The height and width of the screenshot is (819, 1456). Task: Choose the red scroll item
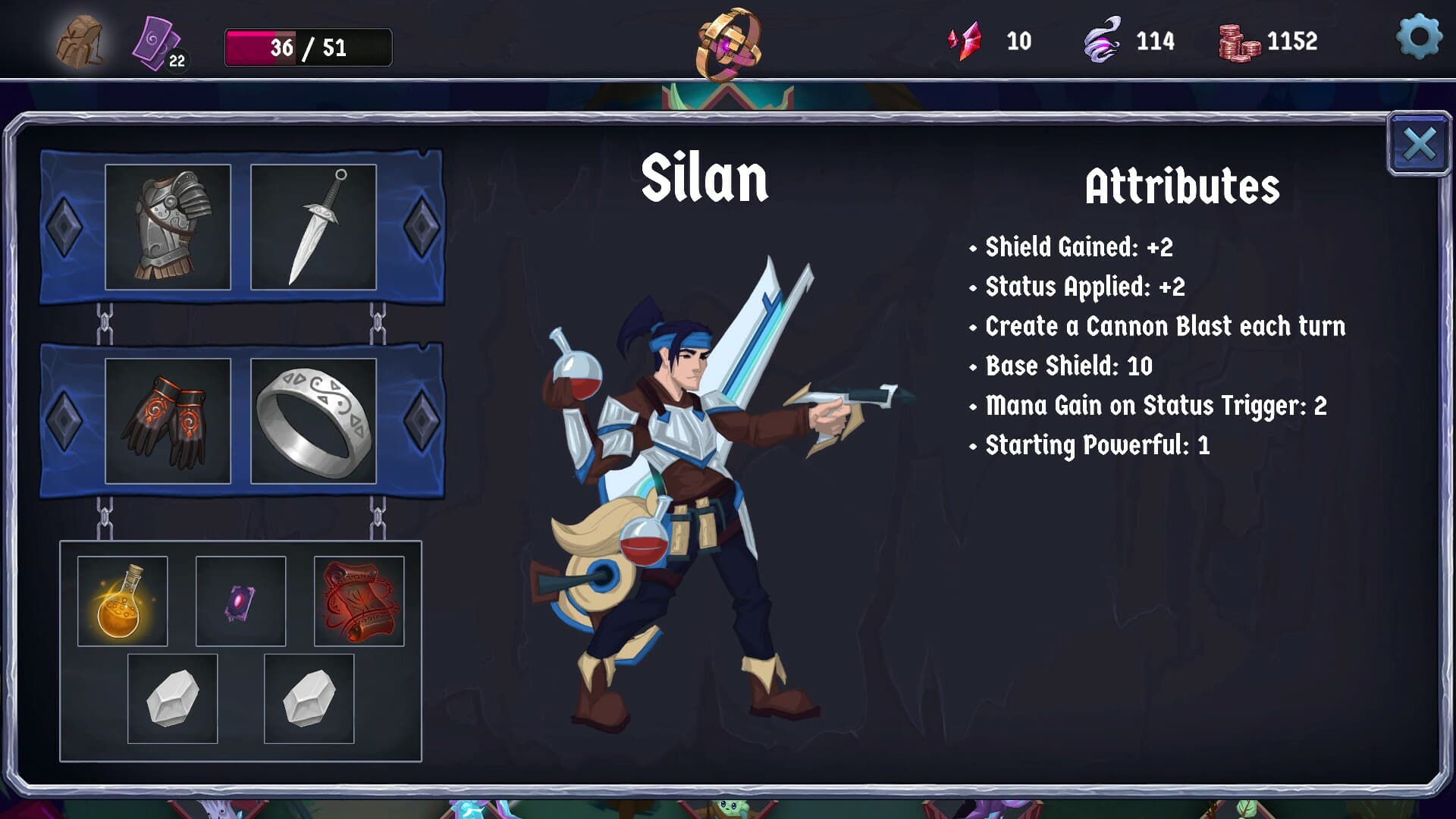coord(359,601)
